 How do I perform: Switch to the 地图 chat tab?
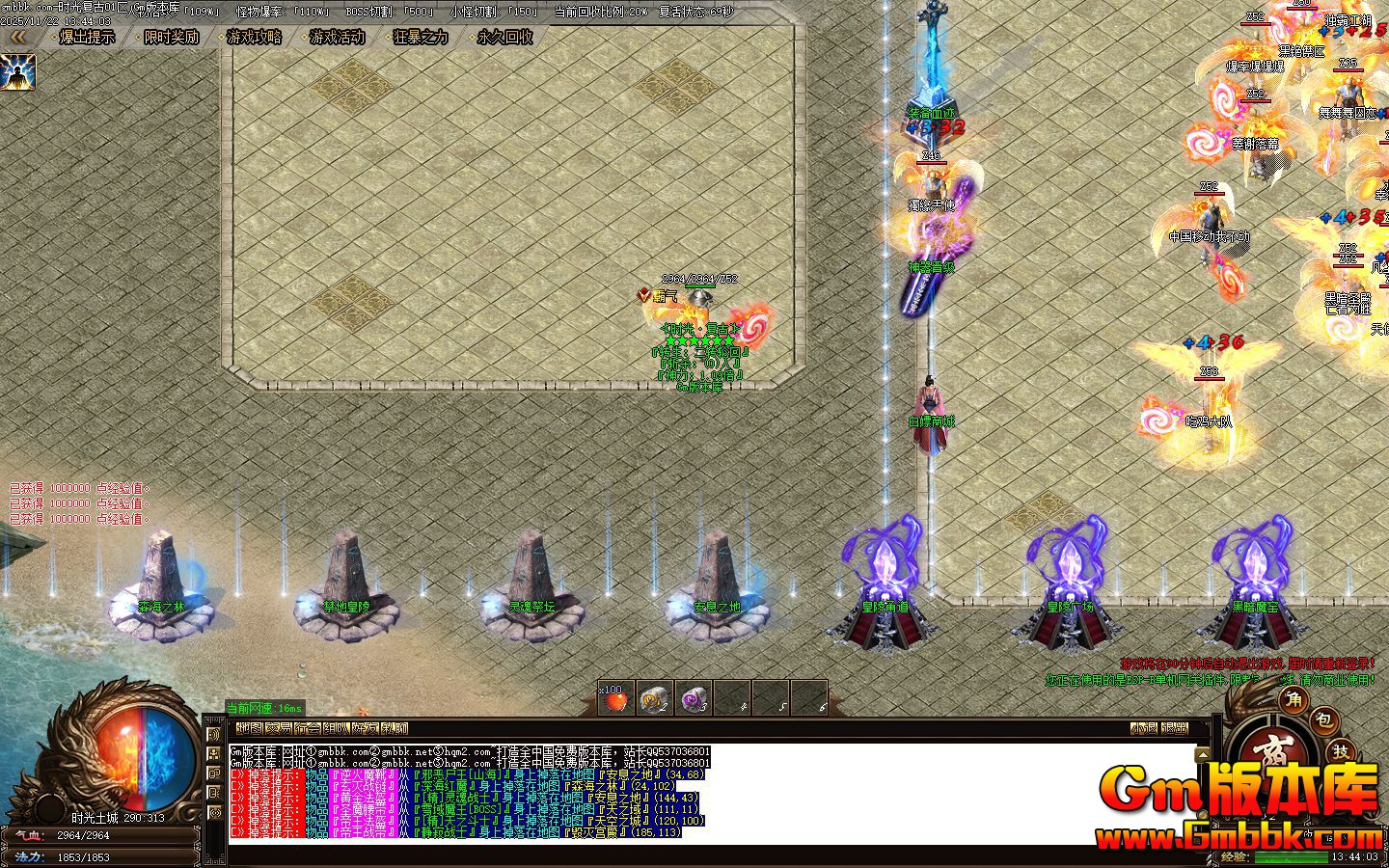coord(250,728)
